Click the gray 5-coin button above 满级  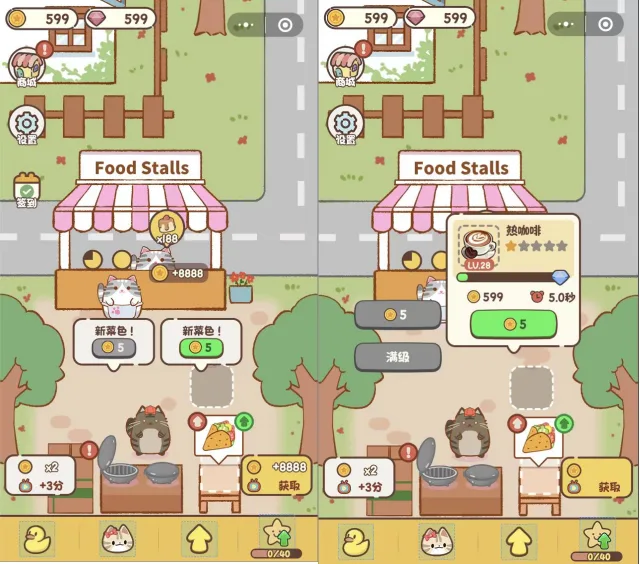pyautogui.click(x=398, y=314)
